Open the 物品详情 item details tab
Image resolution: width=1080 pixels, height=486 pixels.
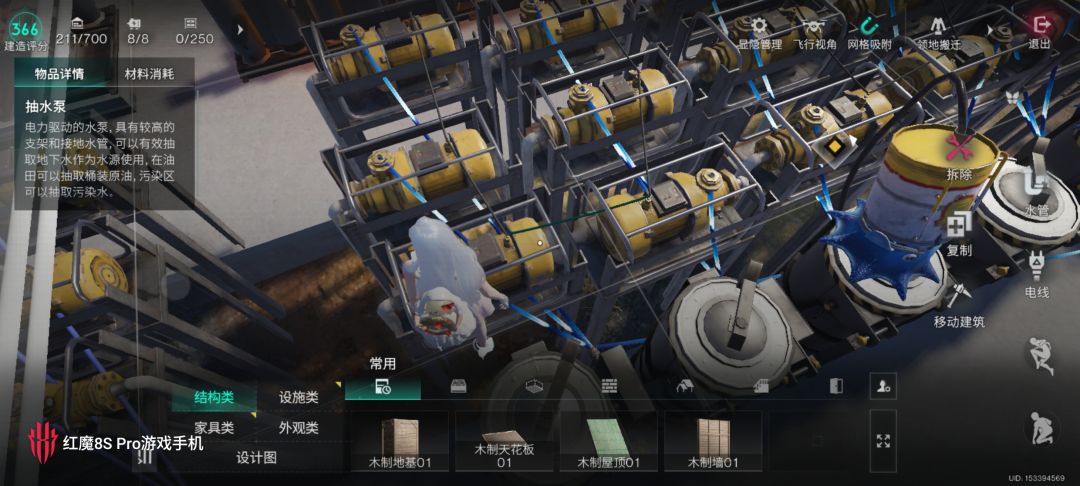pos(59,74)
